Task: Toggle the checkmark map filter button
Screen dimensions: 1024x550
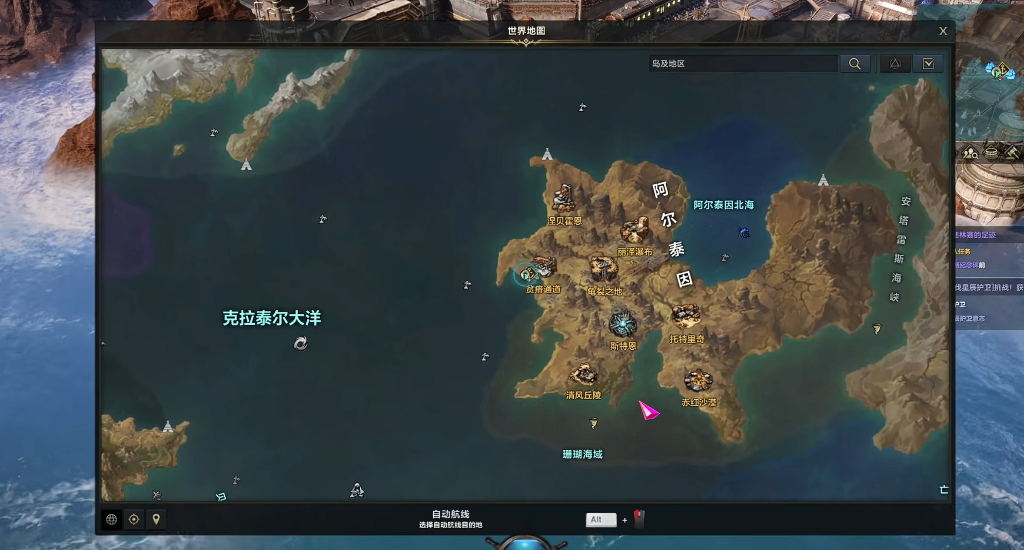Action: [x=929, y=63]
